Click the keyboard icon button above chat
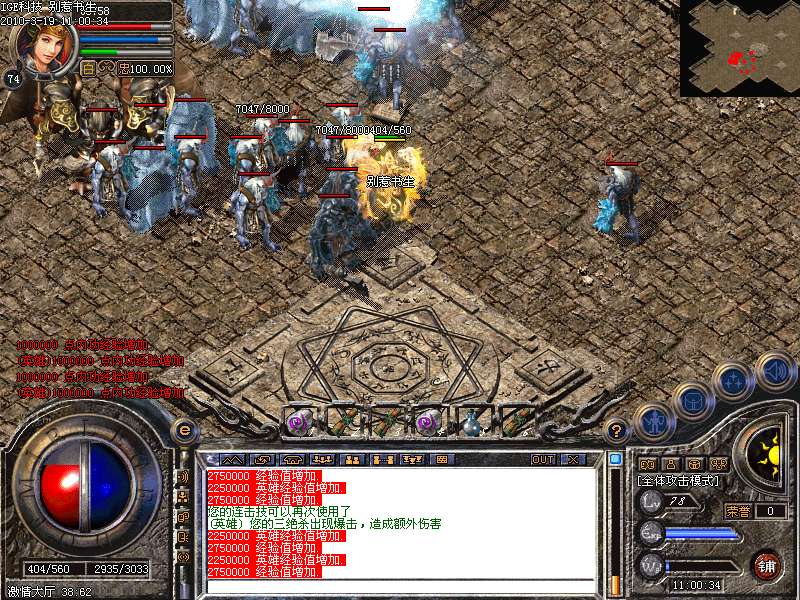The height and width of the screenshot is (600, 800). click(441, 460)
